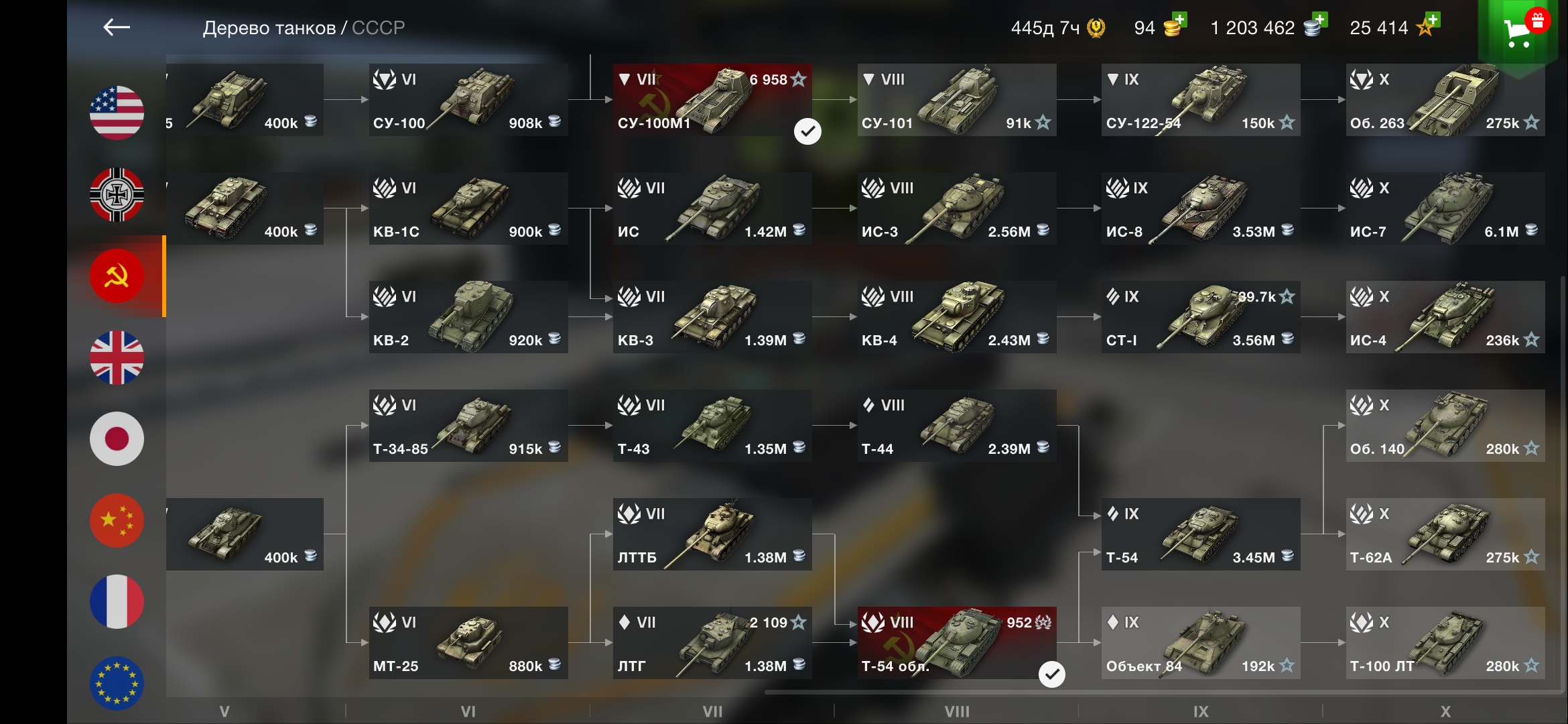Pick the ИС-7 tier X tank

pyautogui.click(x=1445, y=208)
